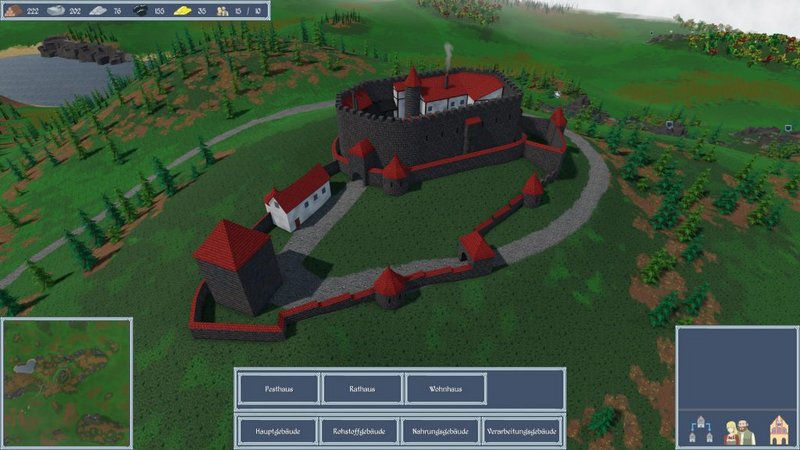
Task: Open the building hierarchy tree icon
Action: point(699,430)
